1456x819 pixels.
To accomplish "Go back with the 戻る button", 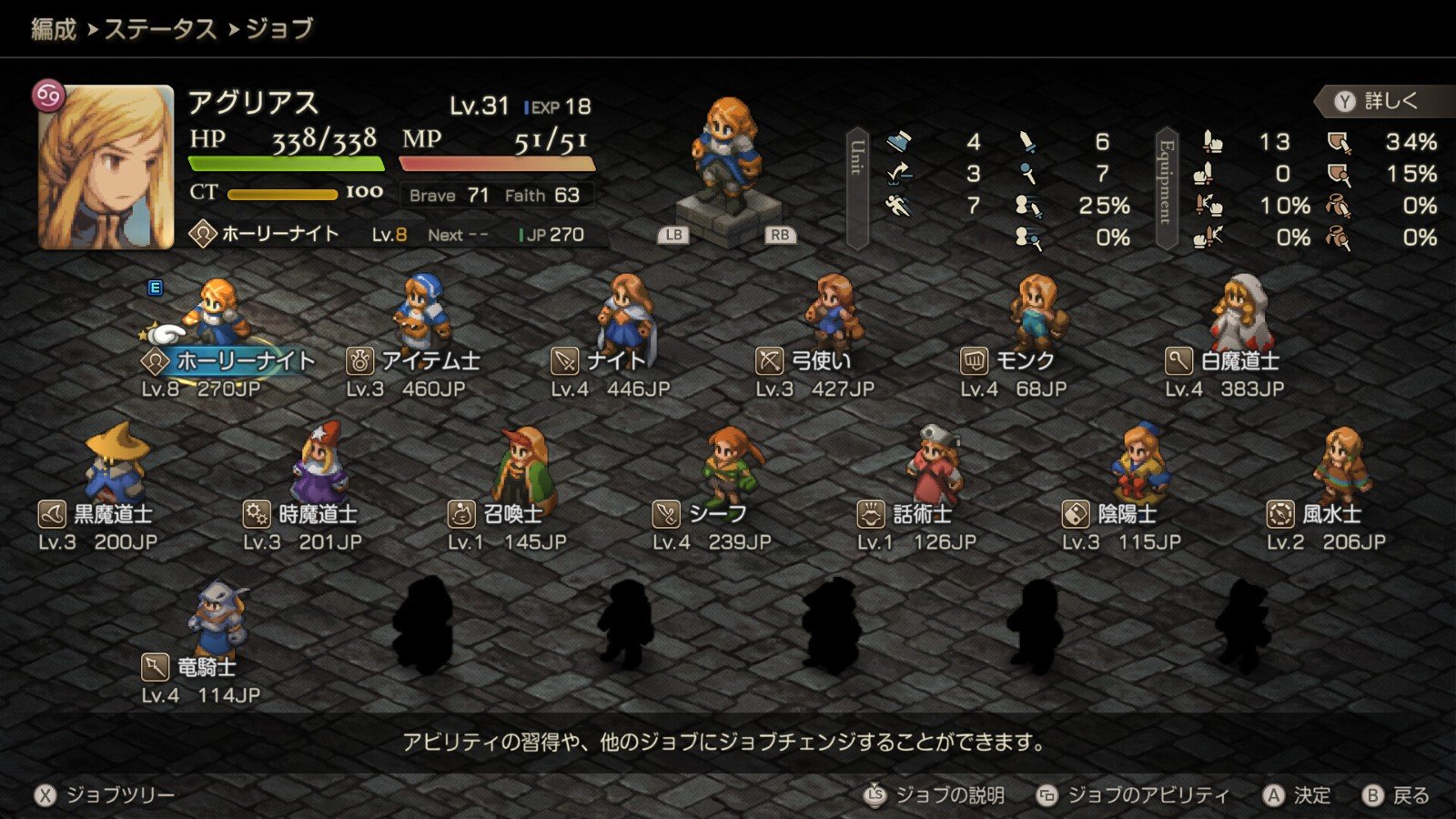I will (x=1396, y=795).
